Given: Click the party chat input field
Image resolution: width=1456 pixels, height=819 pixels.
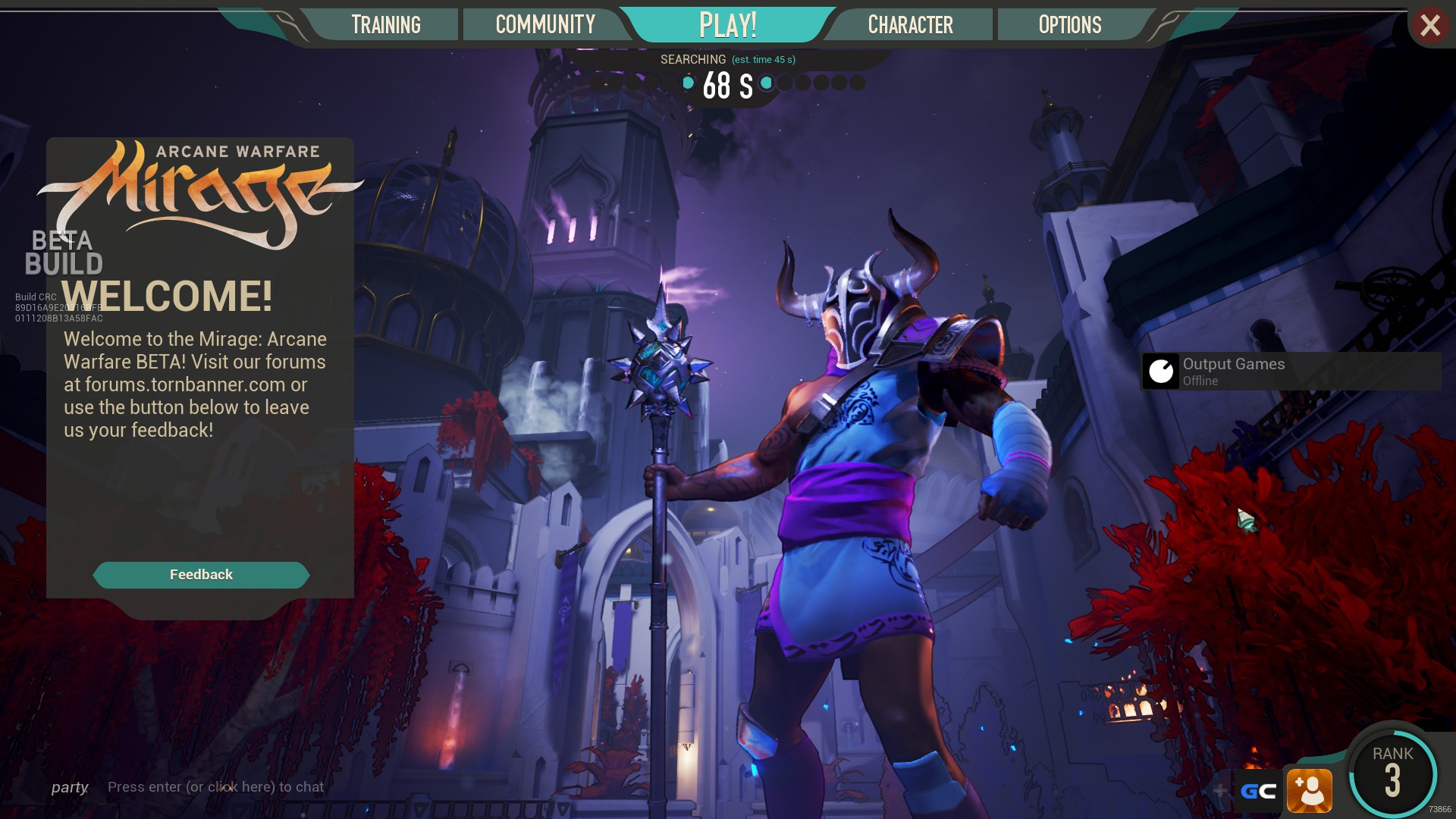Looking at the screenshot, I should pos(215,787).
